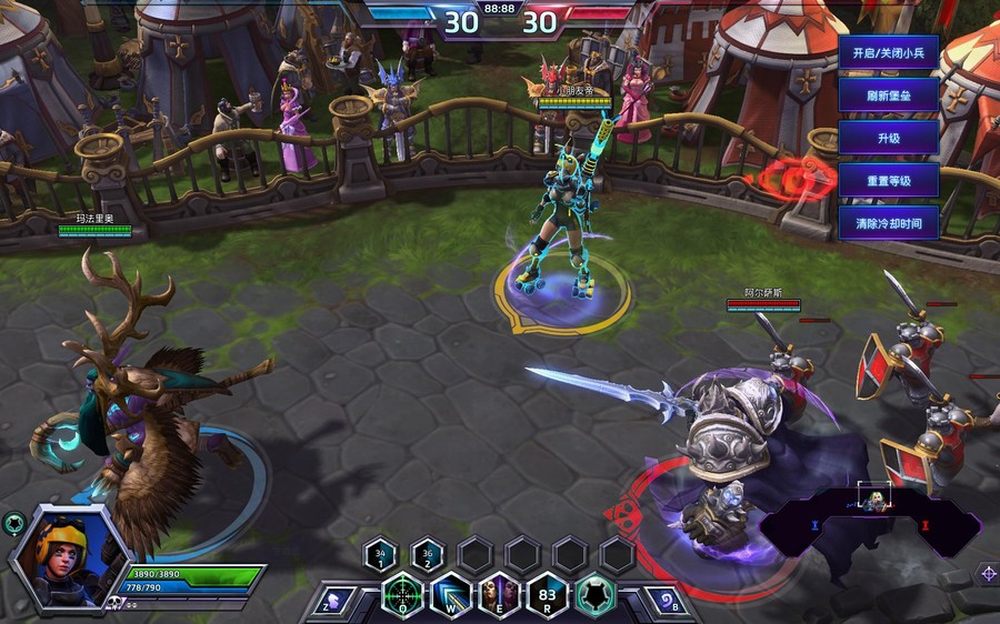The image size is (1000, 624).
Task: Click the minimap panel
Action: [x=870, y=522]
